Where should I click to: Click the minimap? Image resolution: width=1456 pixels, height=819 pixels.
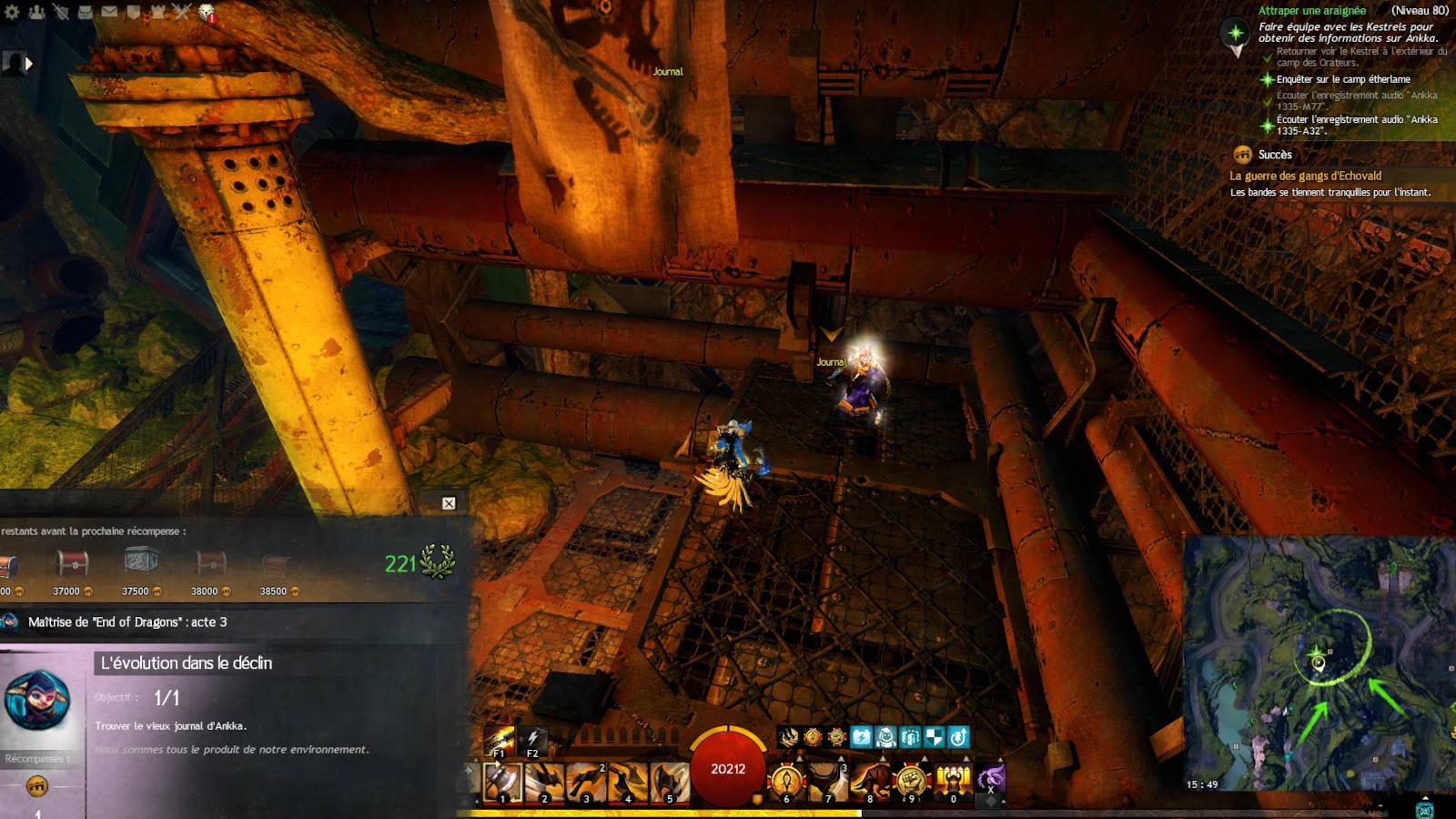pyautogui.click(x=1318, y=664)
